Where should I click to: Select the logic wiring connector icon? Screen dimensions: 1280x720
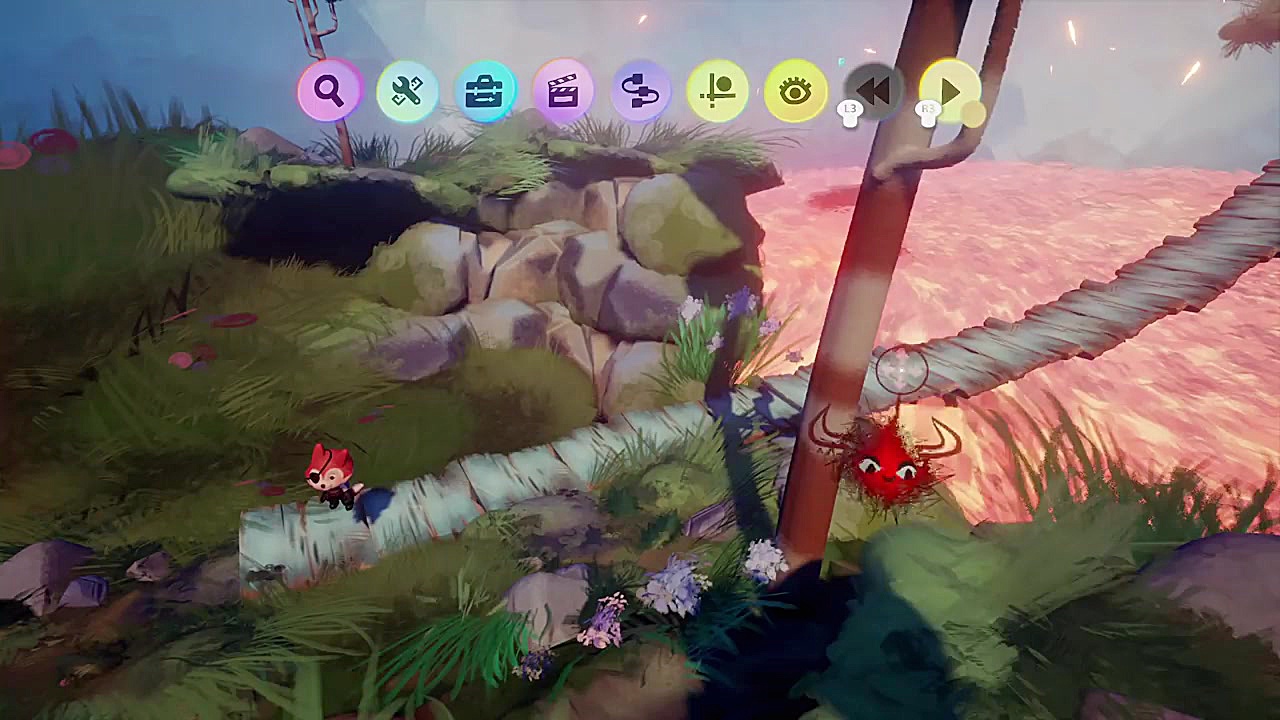(x=641, y=90)
